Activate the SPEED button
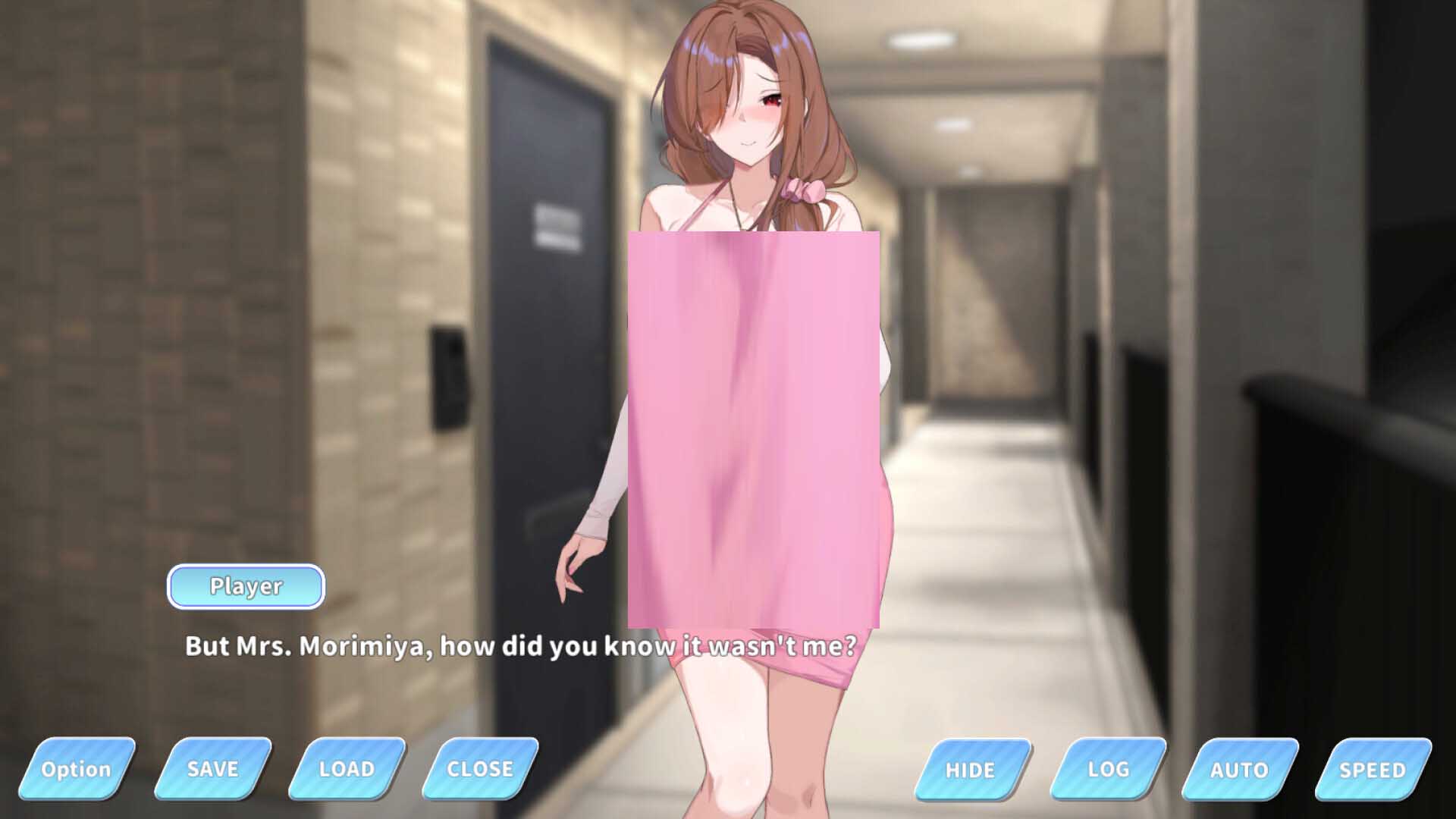The width and height of the screenshot is (1456, 819). pos(1372,770)
